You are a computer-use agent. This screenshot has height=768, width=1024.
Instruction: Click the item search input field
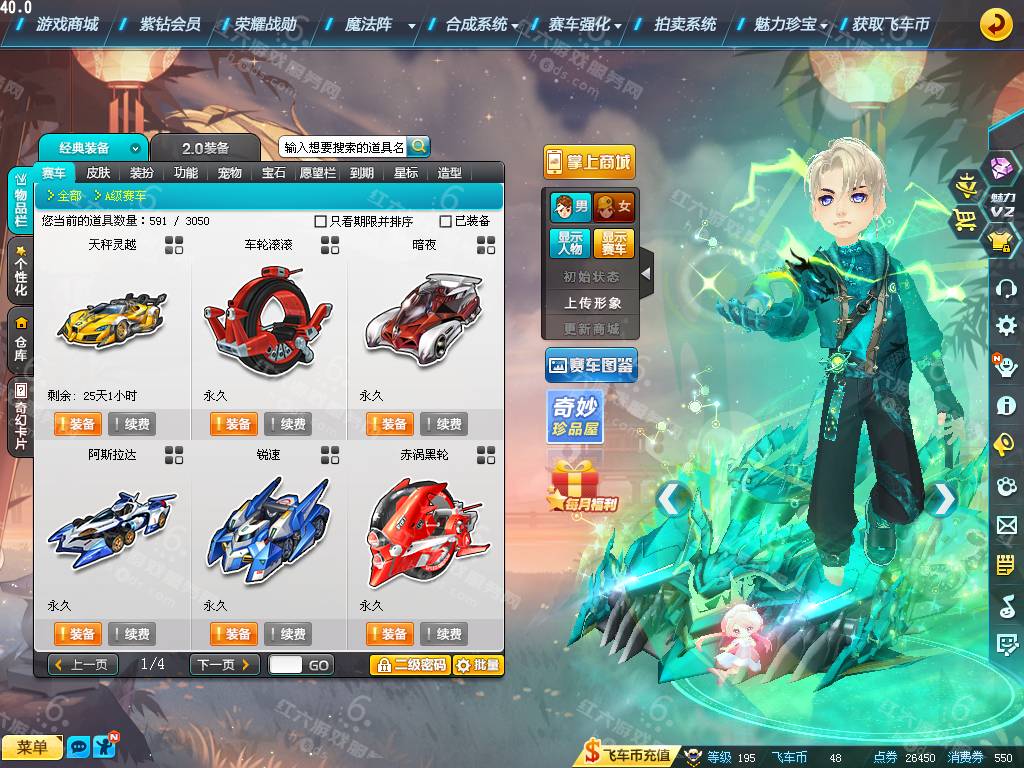[x=343, y=147]
